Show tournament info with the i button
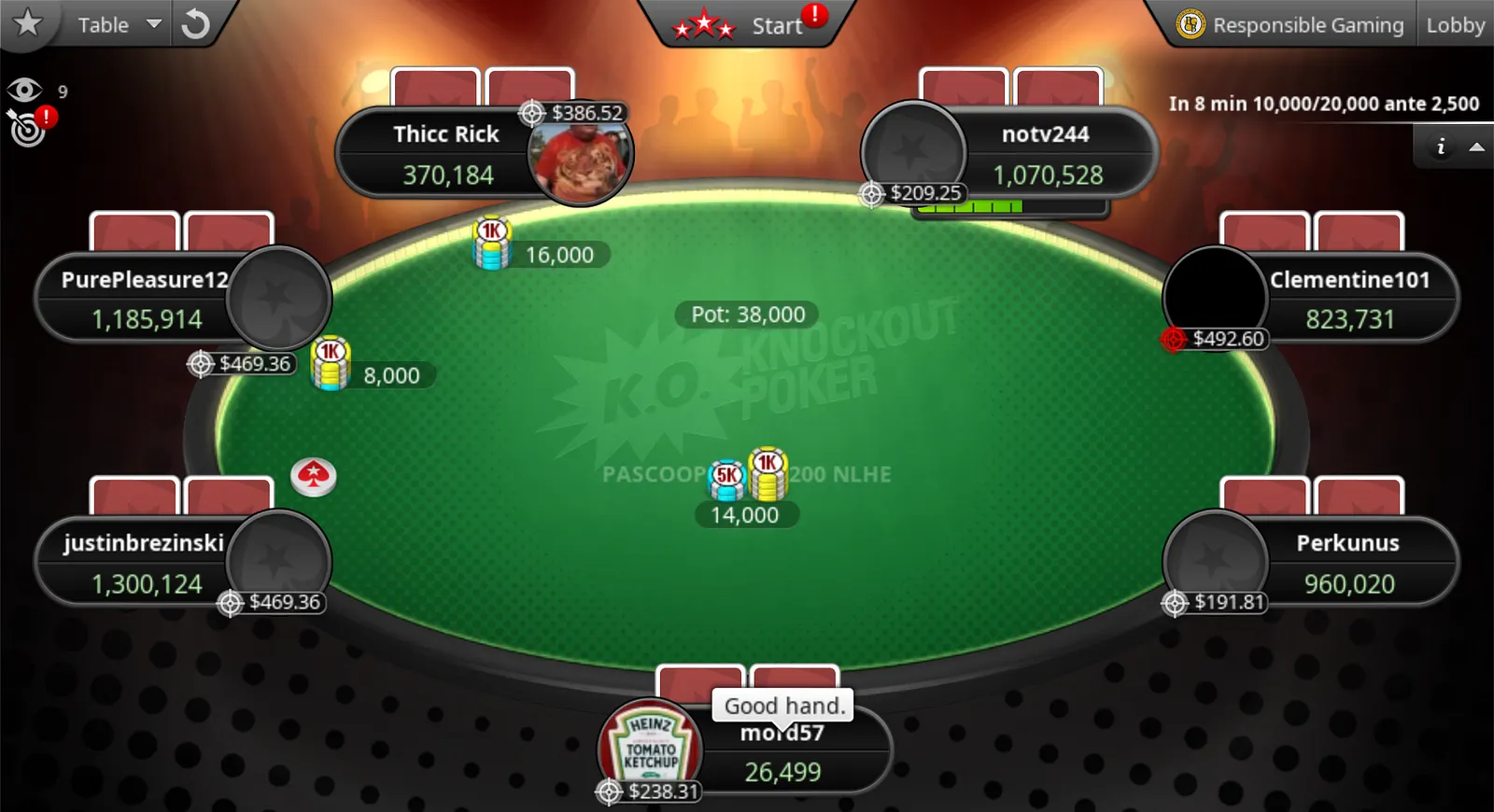Viewport: 1494px width, 812px height. (1441, 147)
